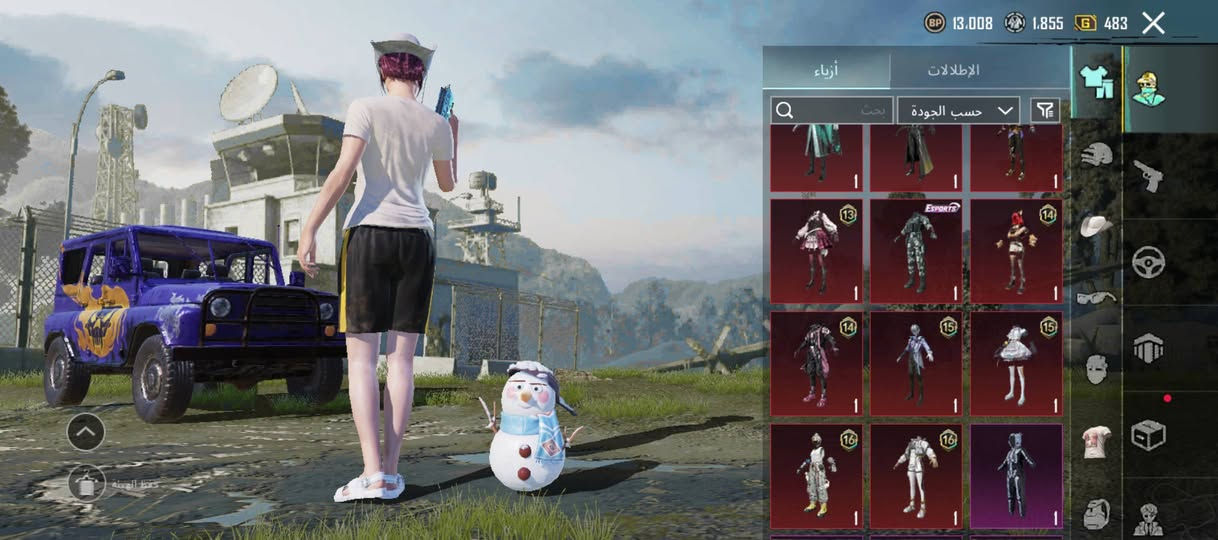Click the search field with magnifier icon
The width and height of the screenshot is (1218, 540).
pos(831,110)
